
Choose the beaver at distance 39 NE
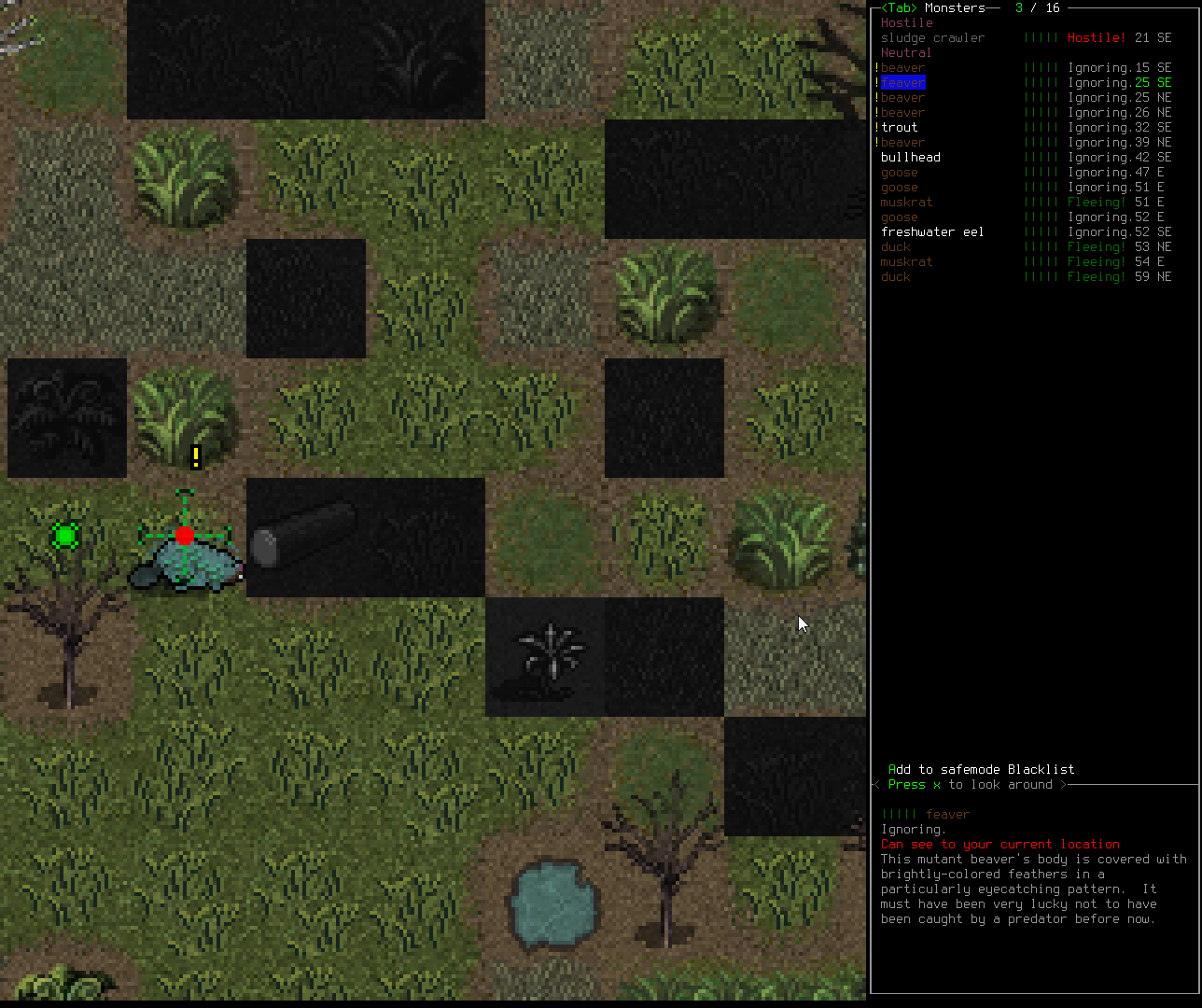click(x=902, y=143)
